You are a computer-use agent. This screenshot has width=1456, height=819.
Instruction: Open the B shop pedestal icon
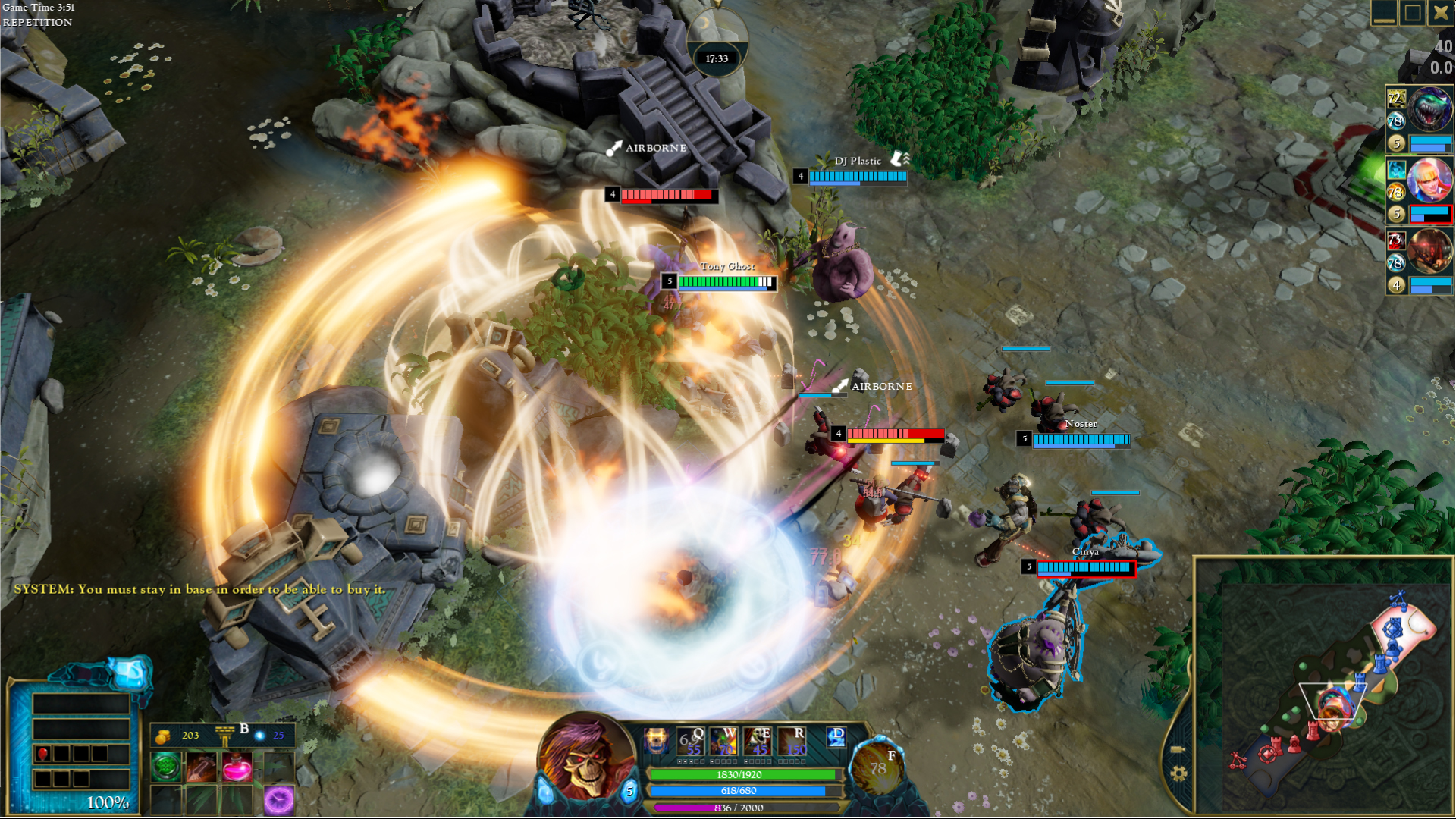(x=224, y=735)
